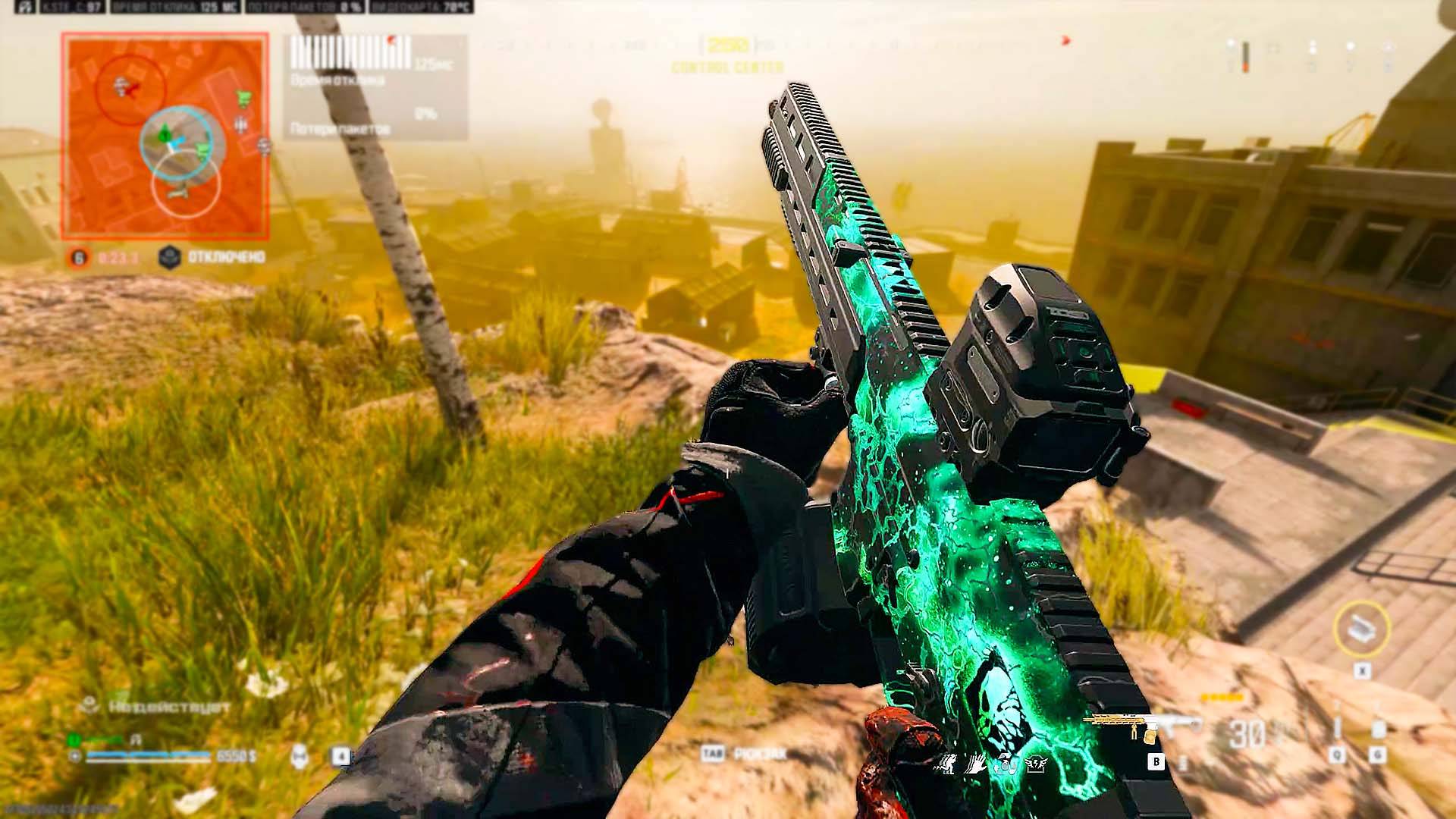The image size is (1456, 819).
Task: Select the field upgrade icon in yellow circle
Action: coord(1361,628)
